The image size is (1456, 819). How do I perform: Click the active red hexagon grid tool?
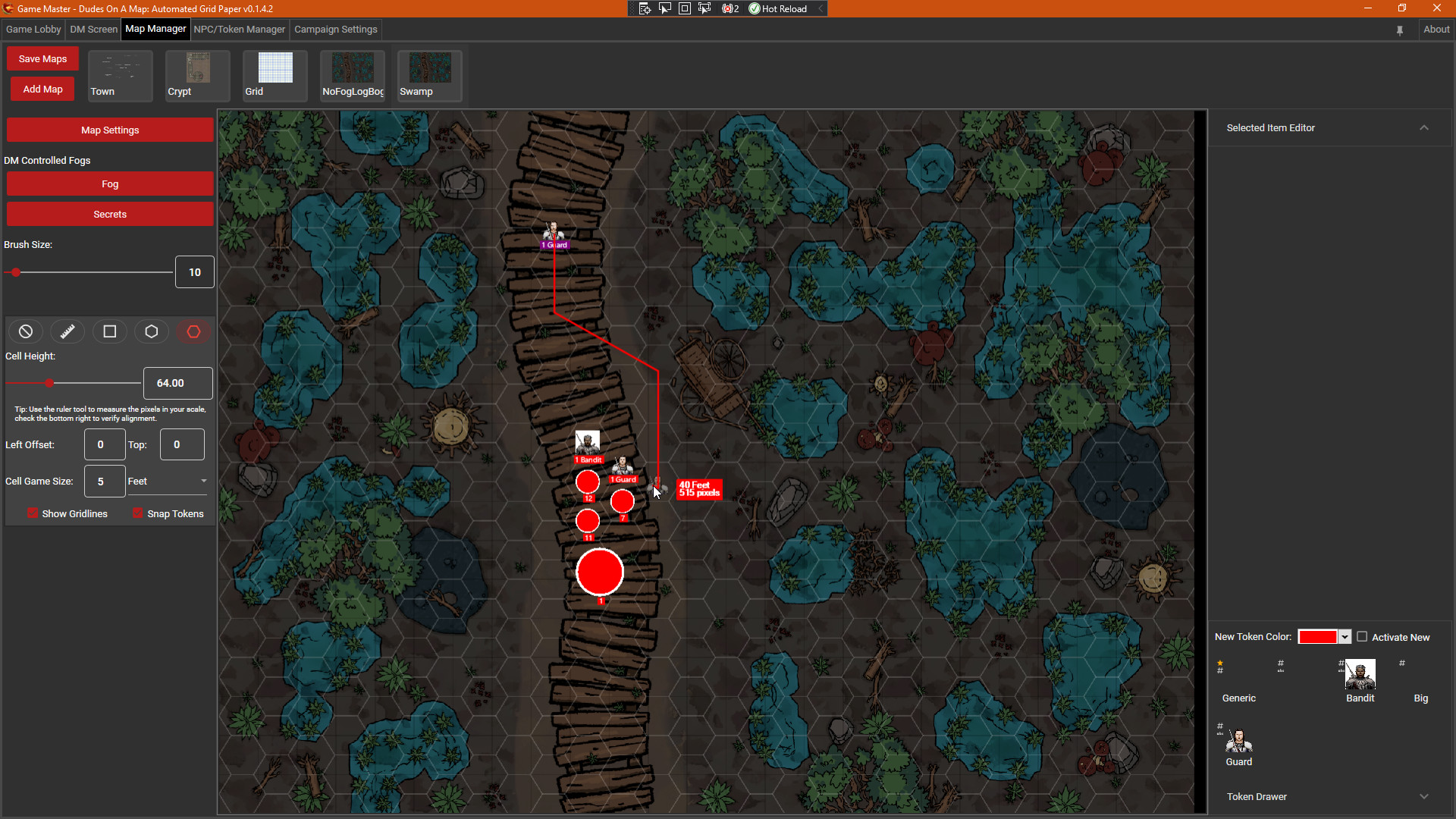193,331
